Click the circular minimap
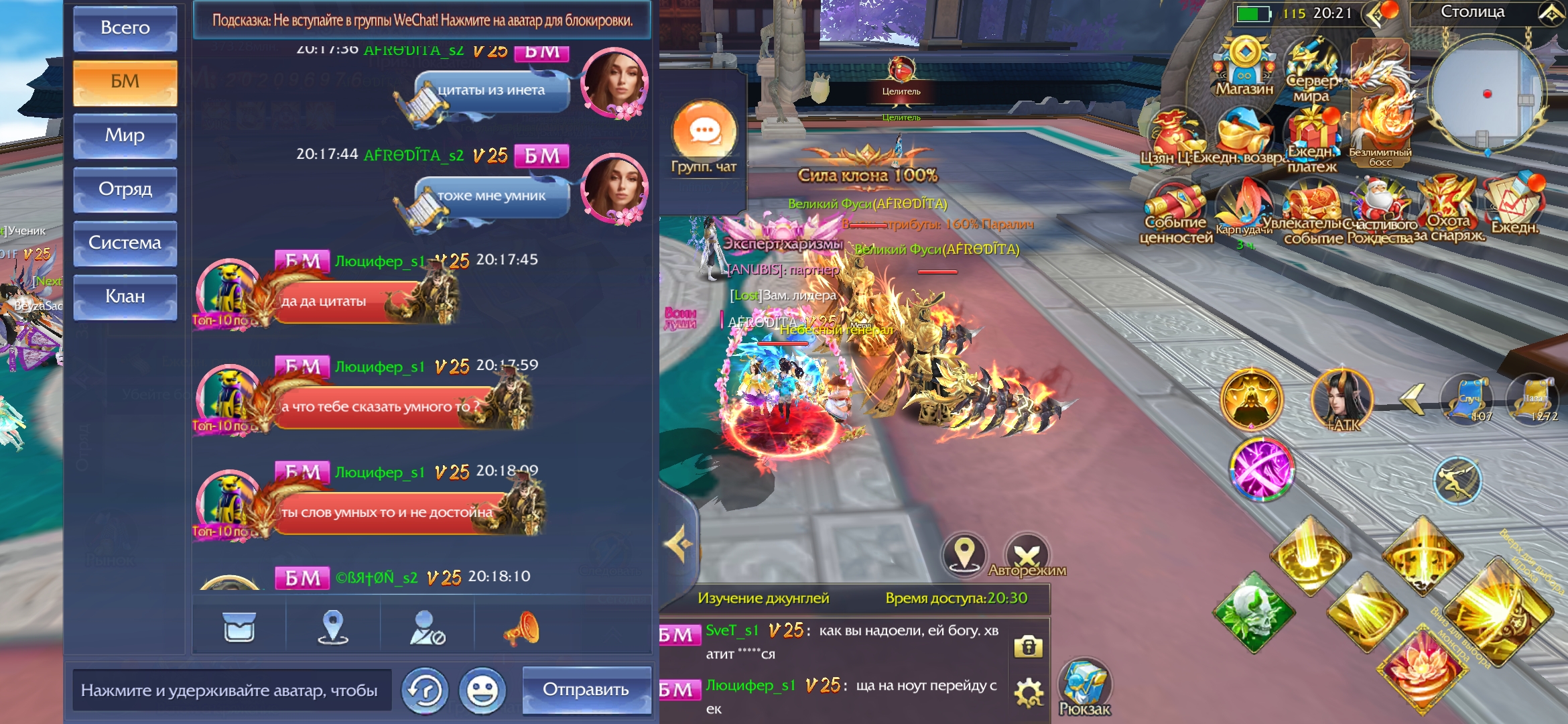This screenshot has height=724, width=1568. (x=1486, y=94)
